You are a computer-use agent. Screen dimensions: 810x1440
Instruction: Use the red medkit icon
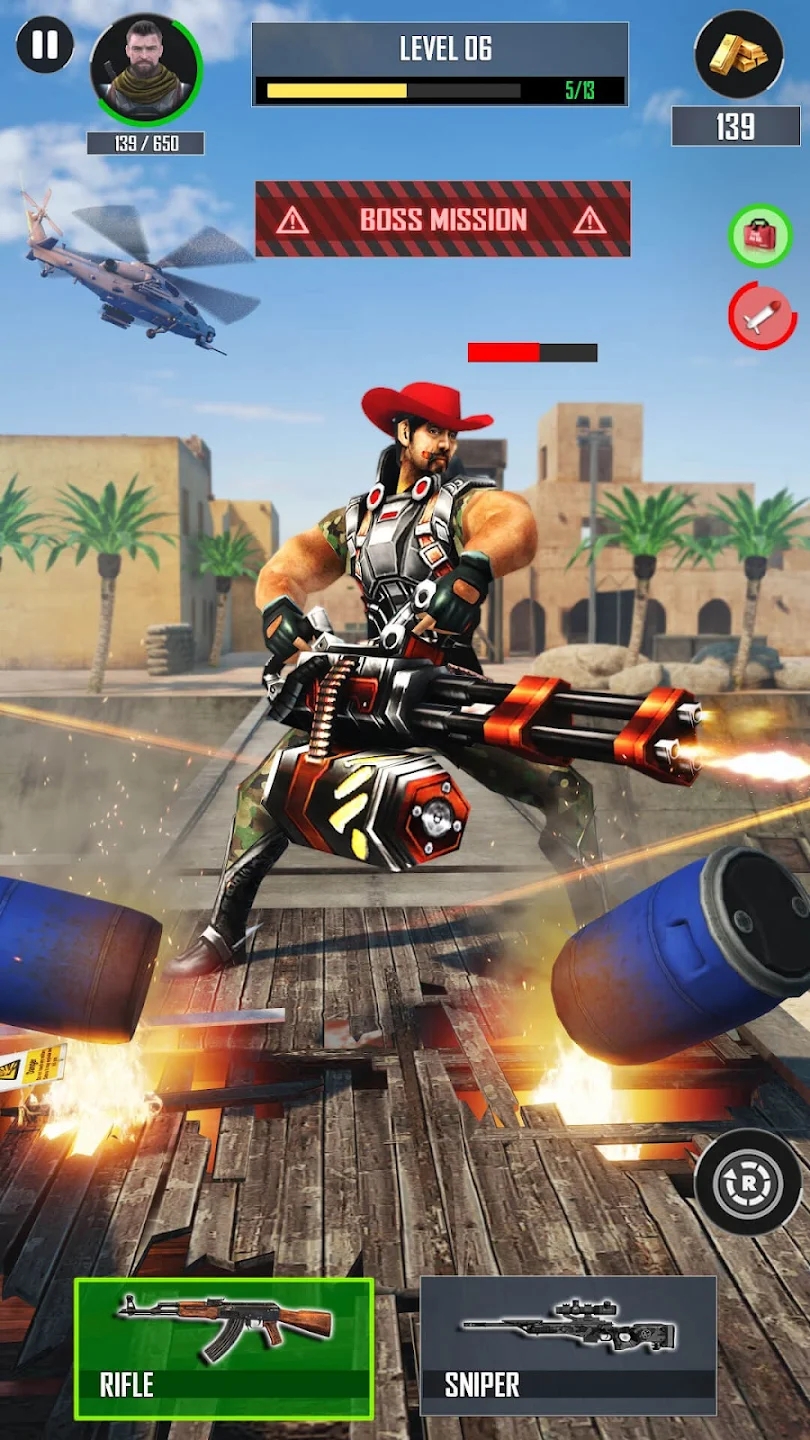[760, 236]
